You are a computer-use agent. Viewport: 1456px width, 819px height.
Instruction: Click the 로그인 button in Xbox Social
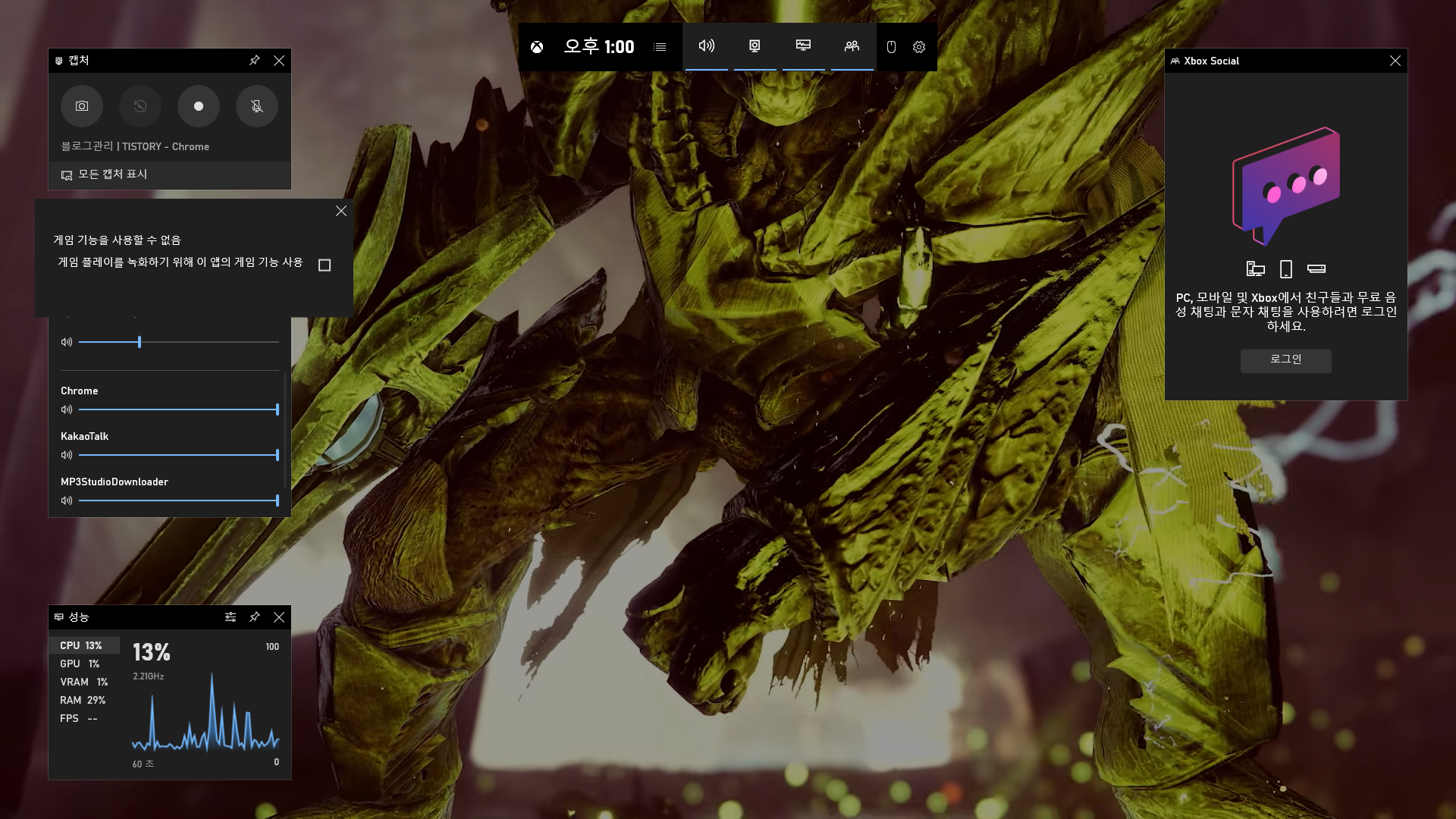click(x=1285, y=359)
